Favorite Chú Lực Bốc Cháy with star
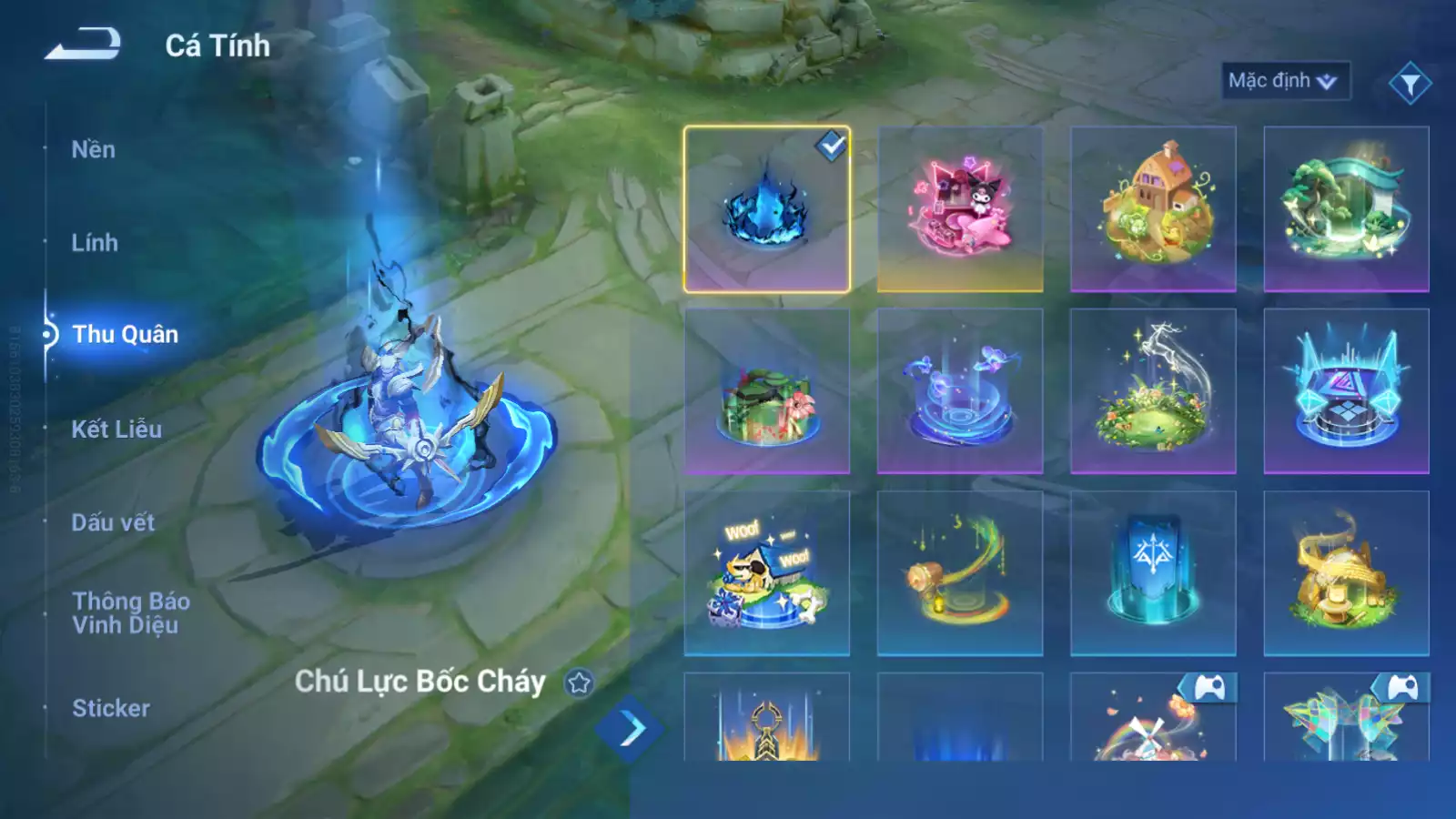Image resolution: width=1456 pixels, height=819 pixels. (x=579, y=682)
